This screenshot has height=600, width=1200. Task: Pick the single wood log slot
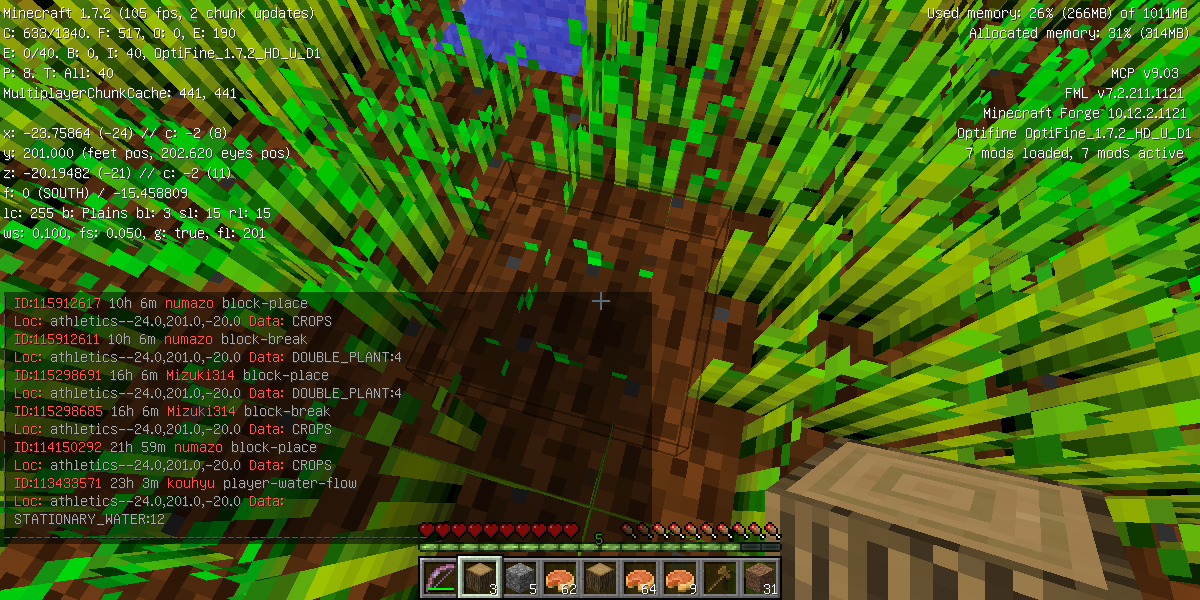[598, 578]
